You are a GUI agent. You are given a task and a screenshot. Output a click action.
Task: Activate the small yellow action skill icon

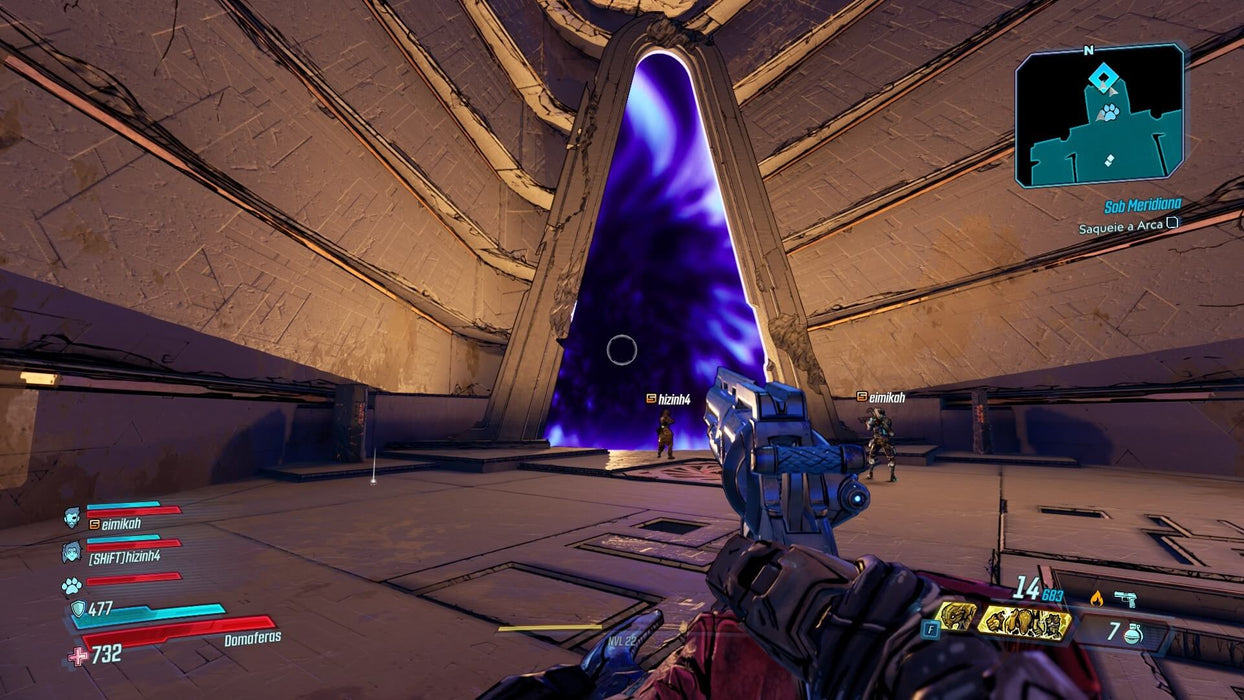(x=955, y=616)
